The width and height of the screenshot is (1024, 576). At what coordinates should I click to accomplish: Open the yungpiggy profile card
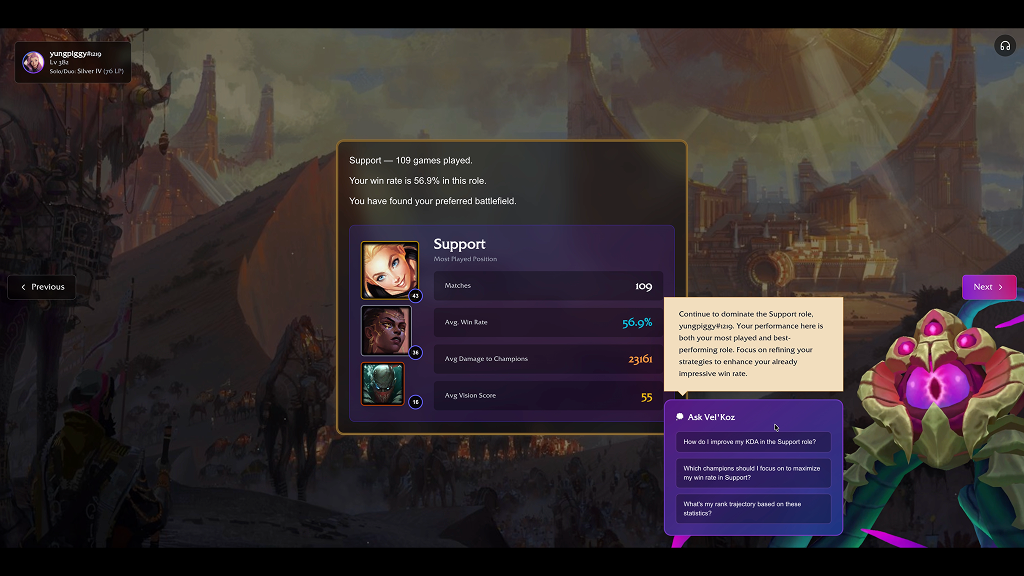72,62
